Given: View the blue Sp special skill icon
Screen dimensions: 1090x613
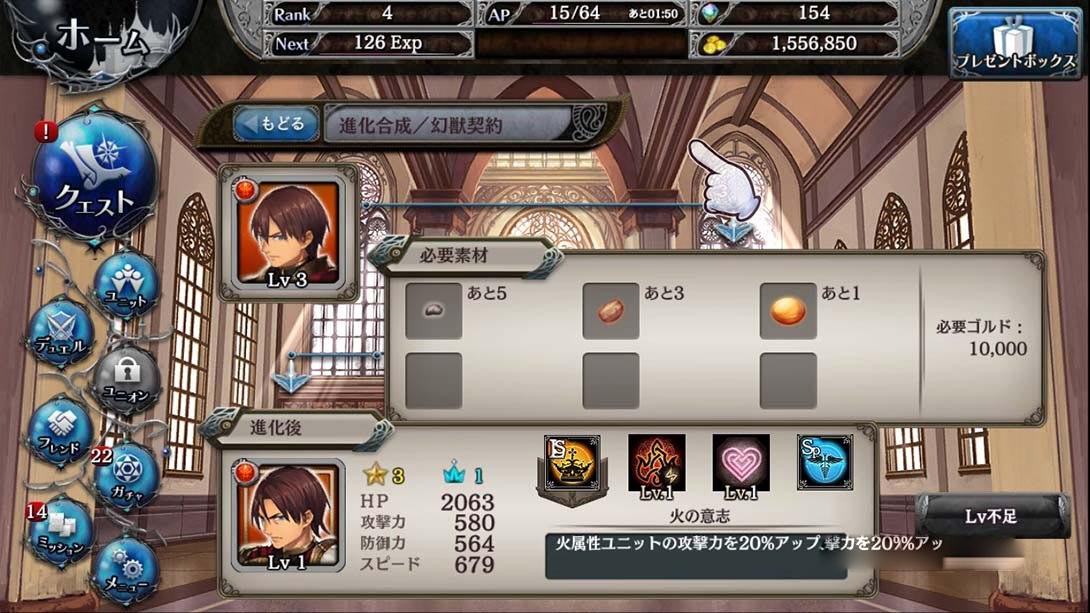Looking at the screenshot, I should tap(825, 463).
